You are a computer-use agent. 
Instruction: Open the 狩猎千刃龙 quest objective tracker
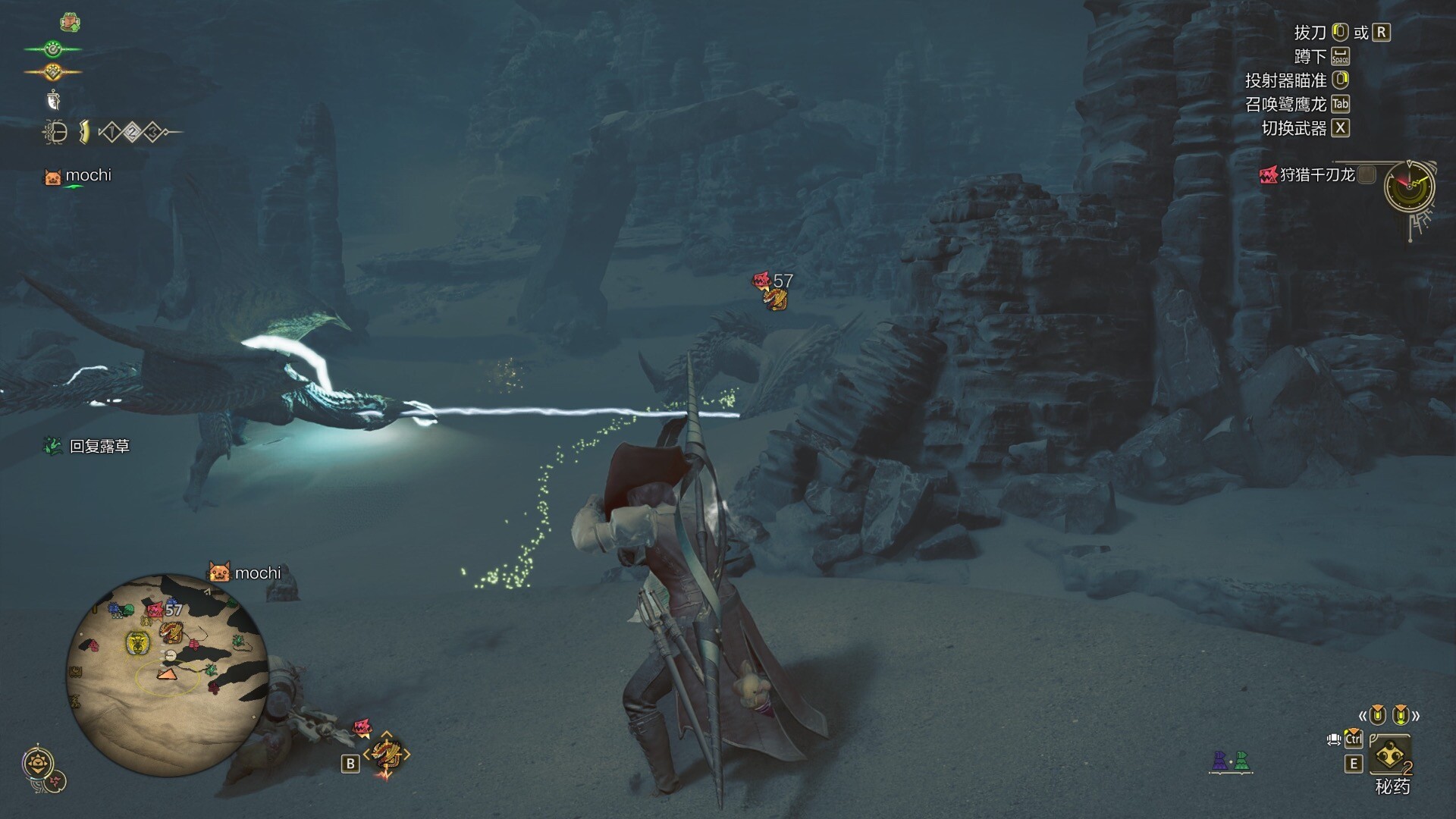[x=1316, y=175]
